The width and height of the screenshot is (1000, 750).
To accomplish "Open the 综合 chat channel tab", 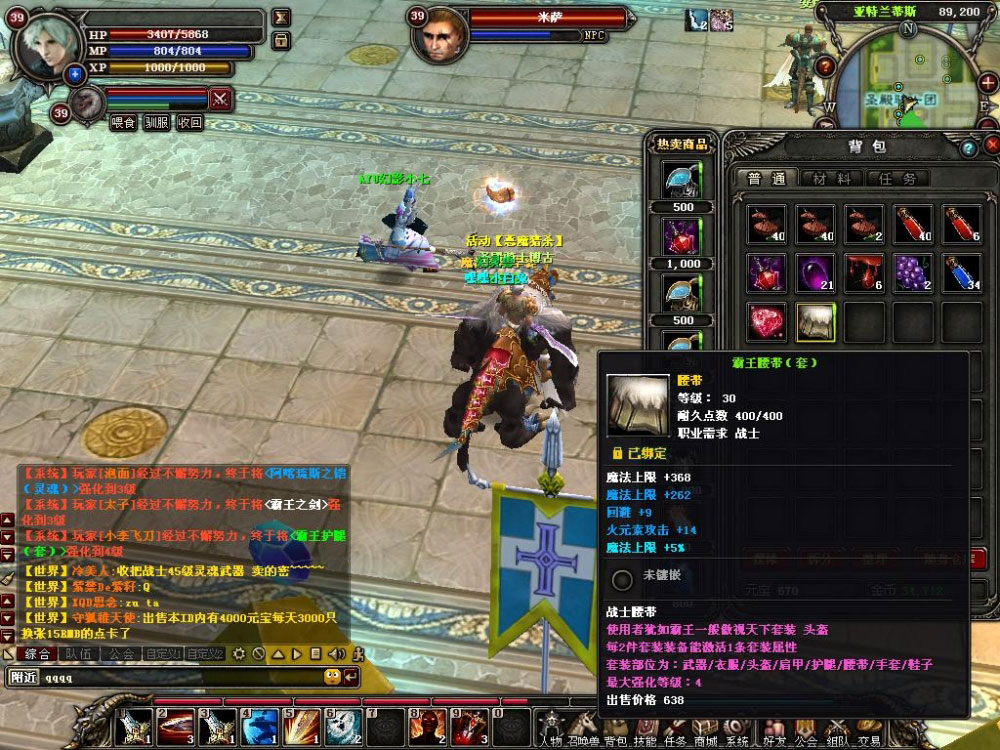I will 37,654.
